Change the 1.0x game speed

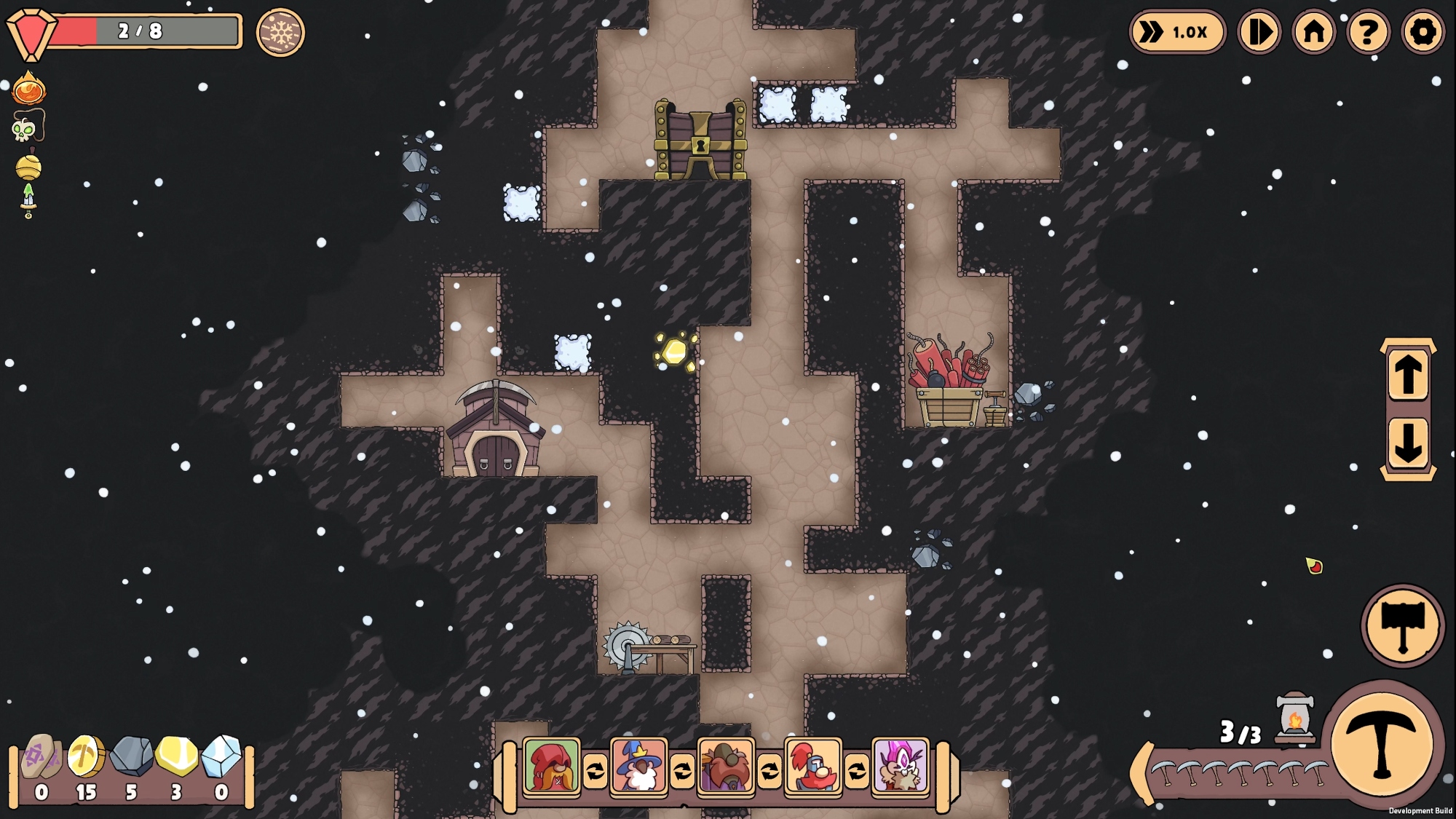[1177, 32]
